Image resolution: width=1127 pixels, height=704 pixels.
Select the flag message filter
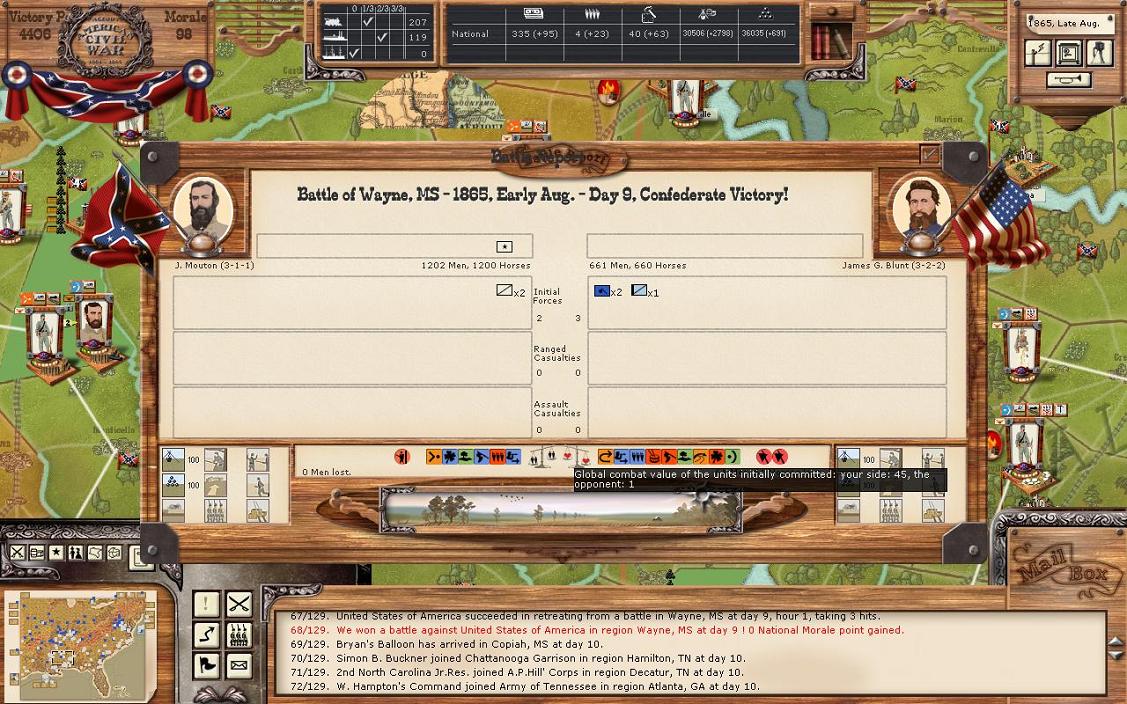pos(206,665)
